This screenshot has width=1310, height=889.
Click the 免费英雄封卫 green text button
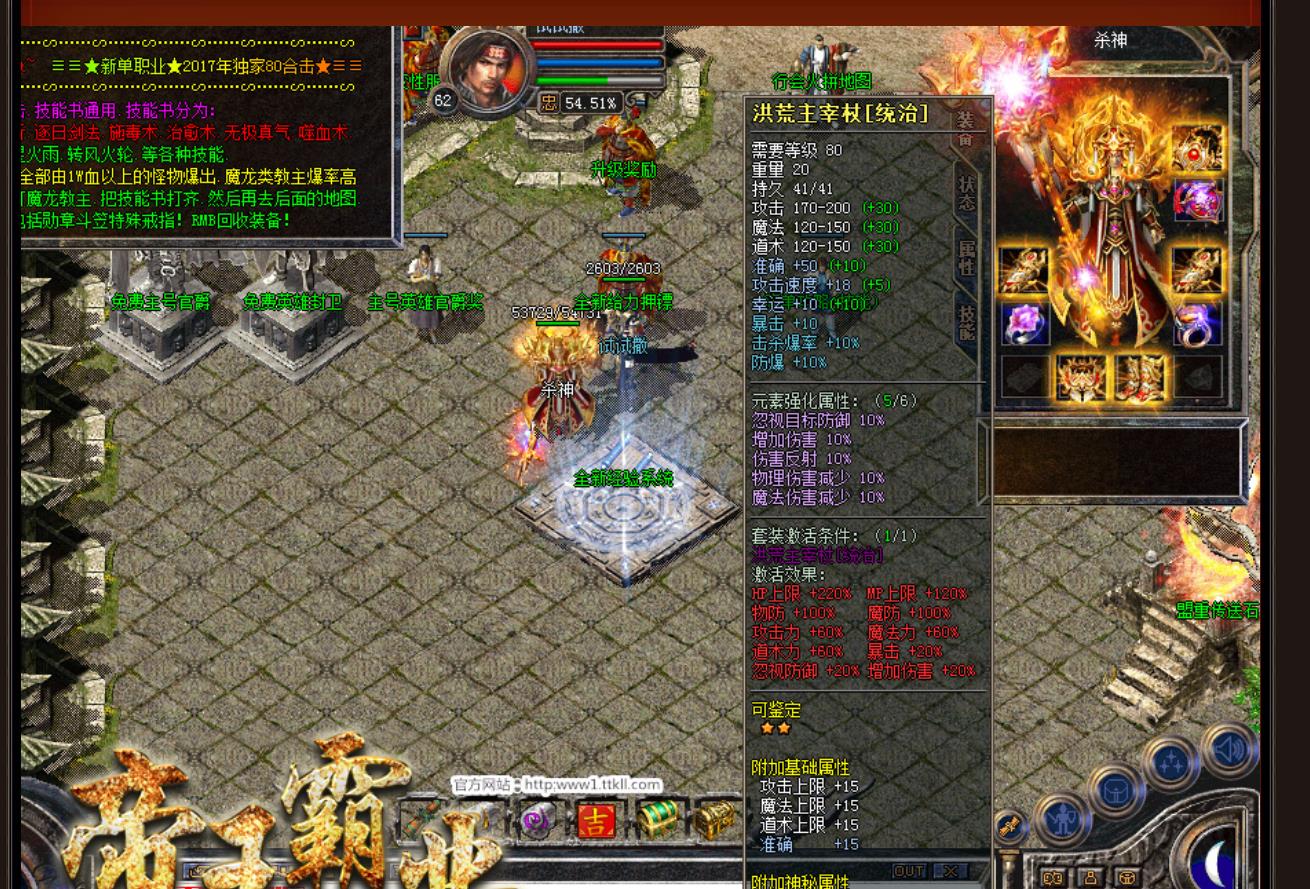(292, 301)
